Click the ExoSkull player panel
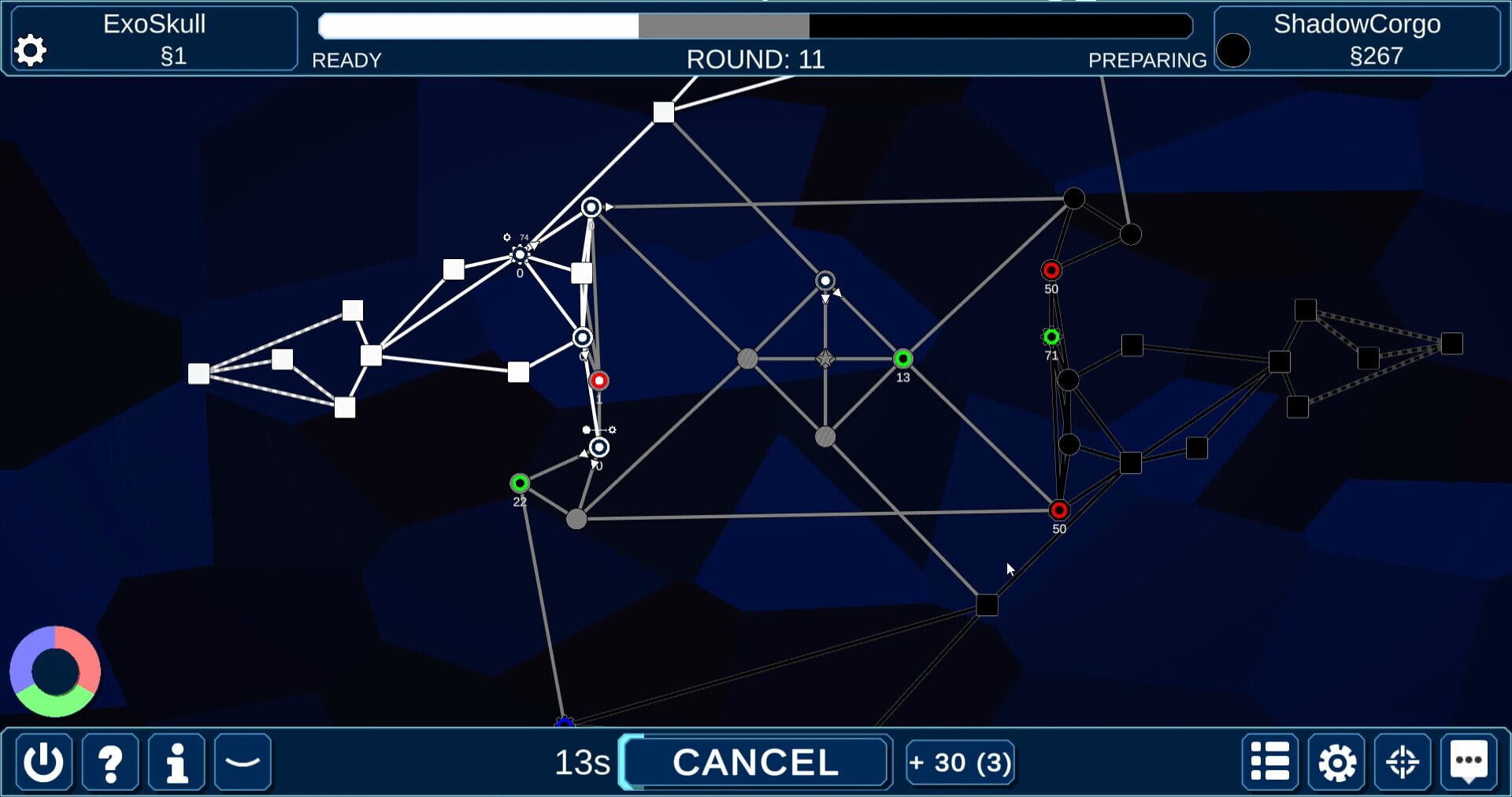 (x=154, y=37)
